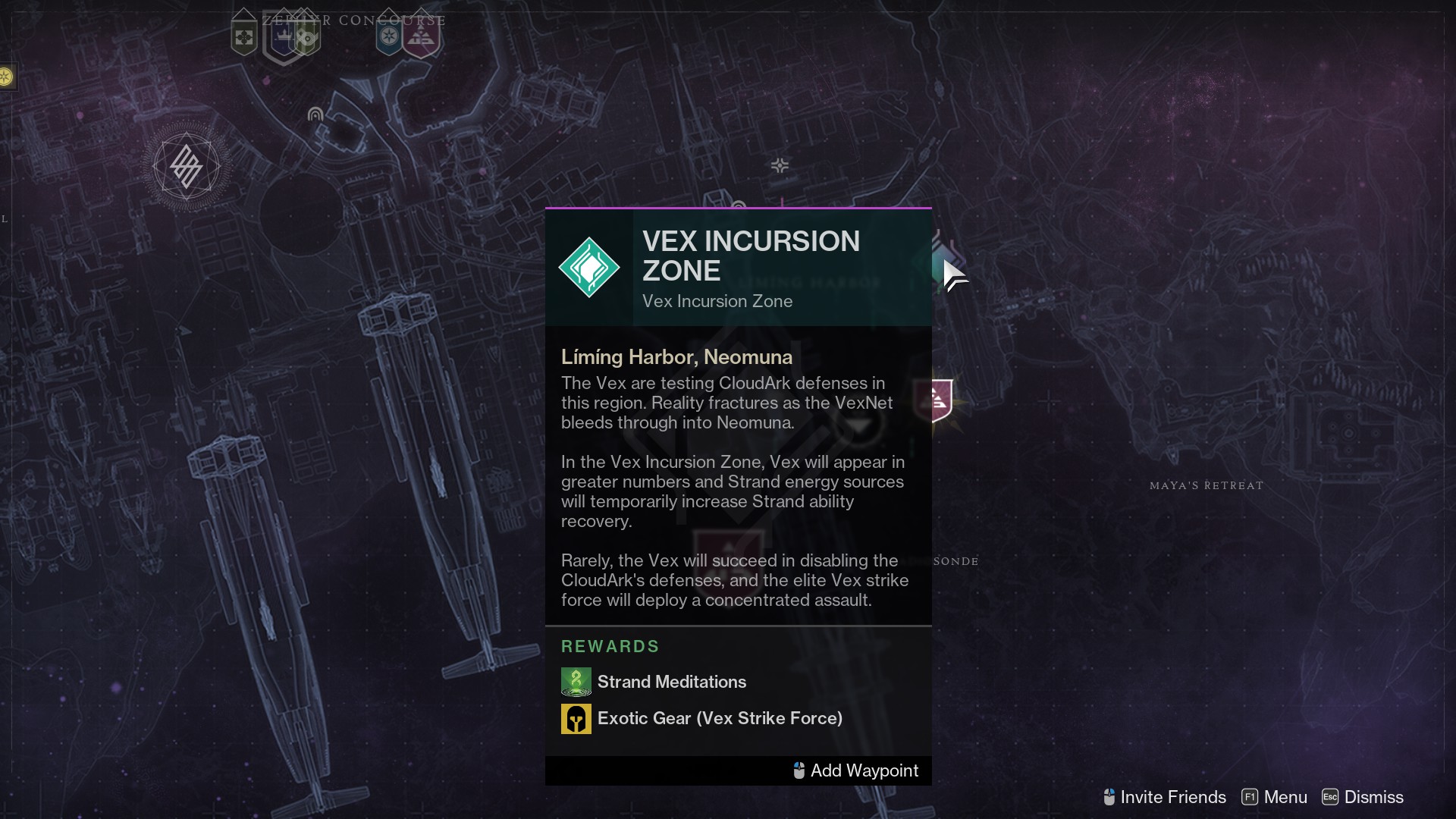Select the green four-petal flower banner marker
This screenshot has width=1456, height=819.
[244, 36]
